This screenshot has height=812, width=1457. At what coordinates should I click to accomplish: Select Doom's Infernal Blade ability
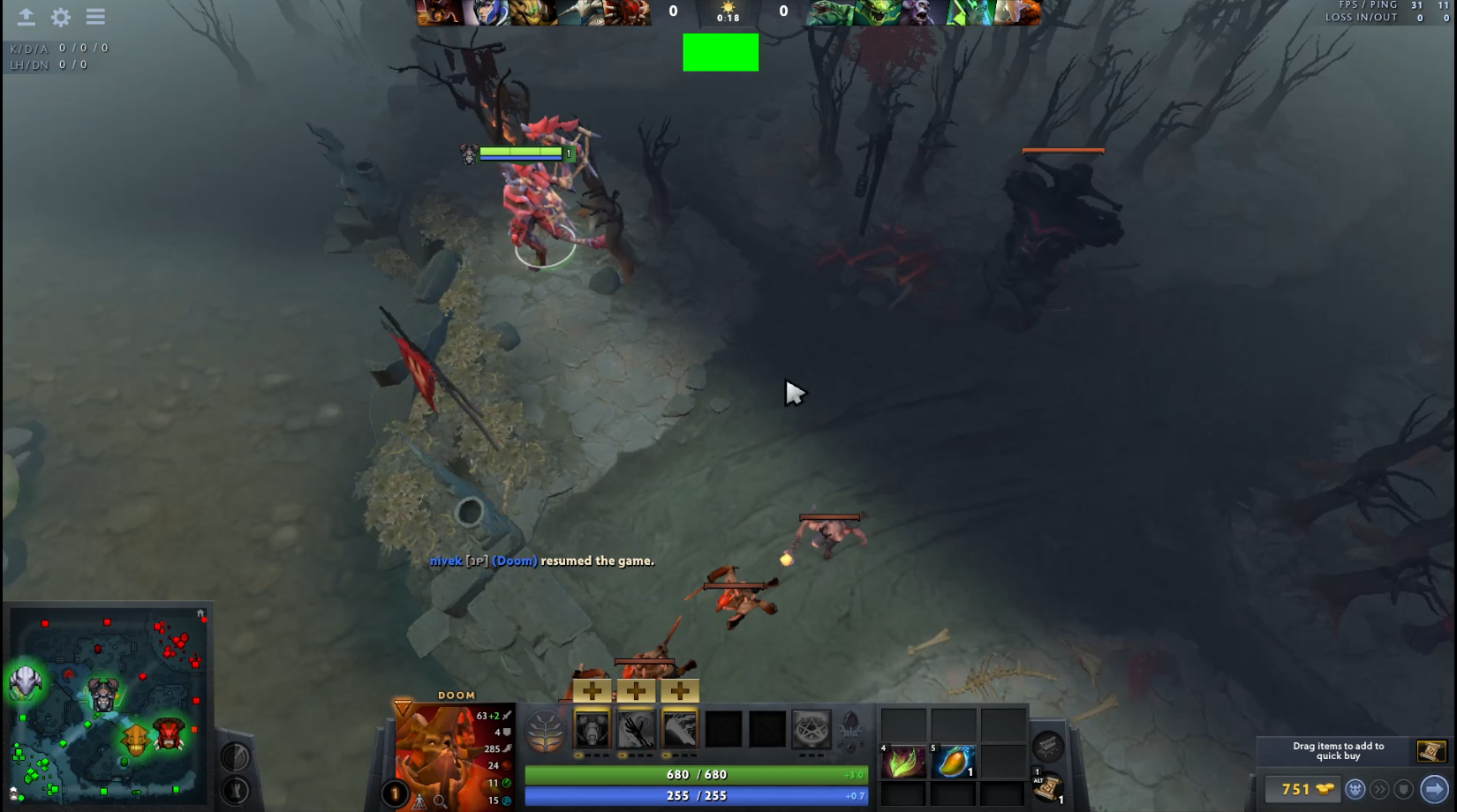(x=679, y=729)
